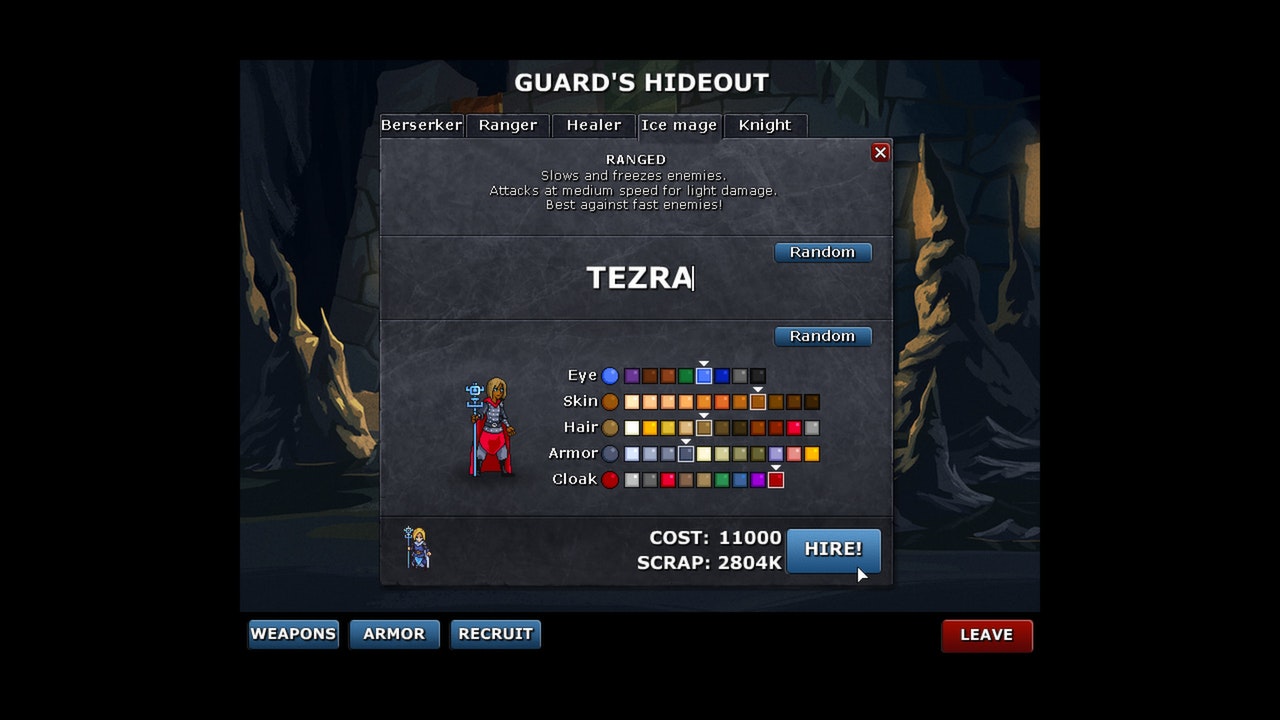Randomize appearance with the Random button above swatches
Screen dimensions: 1280x720
pyautogui.click(x=823, y=336)
